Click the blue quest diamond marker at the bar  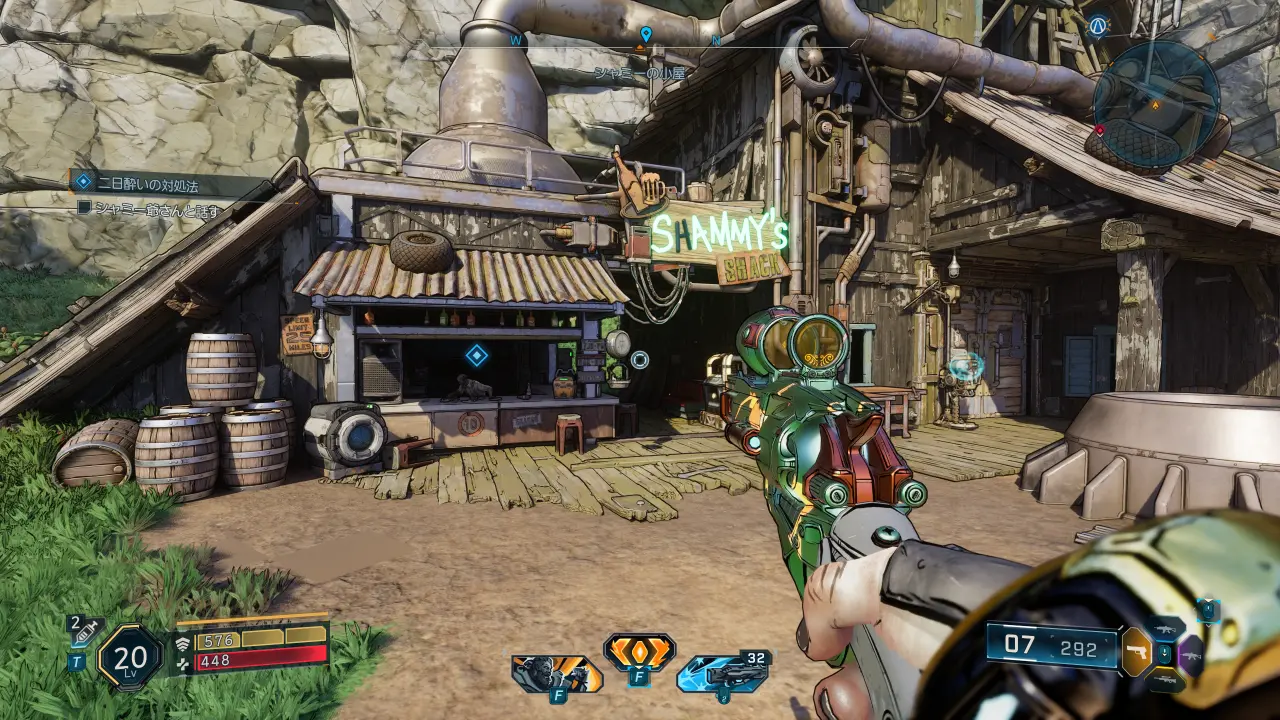(477, 354)
